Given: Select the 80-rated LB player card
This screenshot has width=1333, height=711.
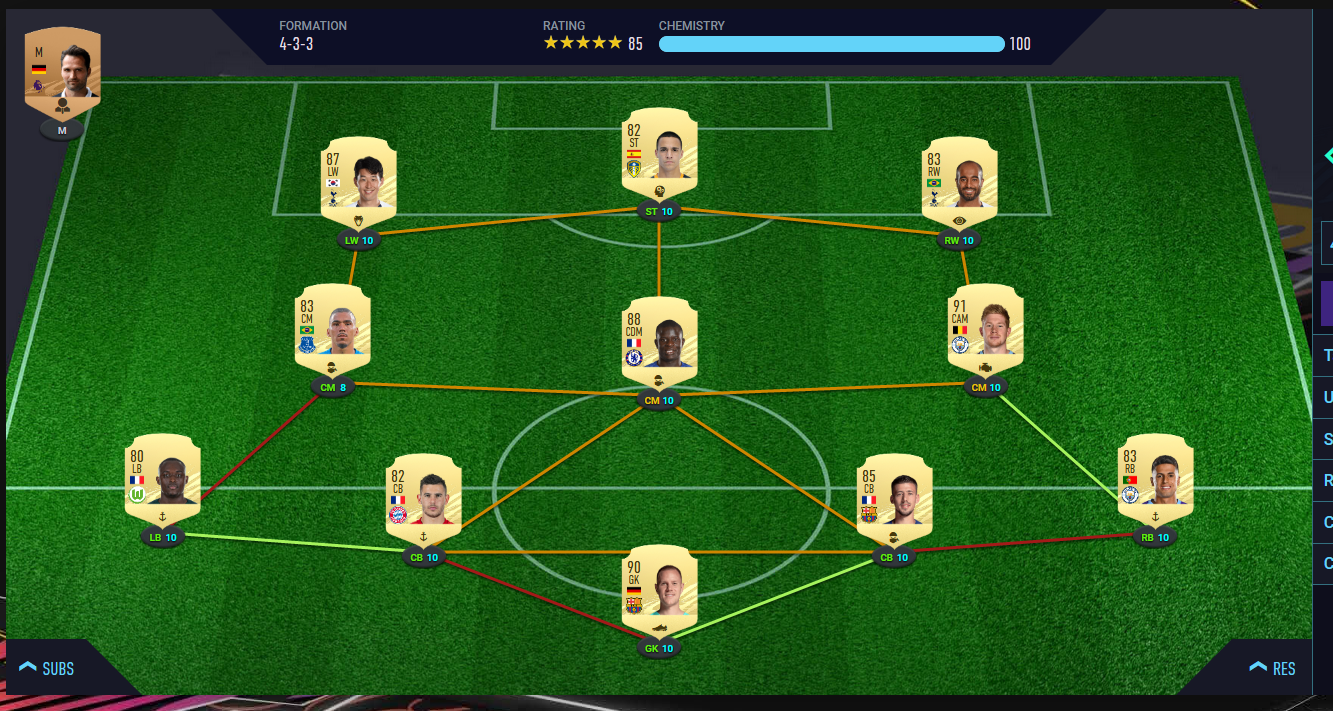Looking at the screenshot, I should coord(163,477).
